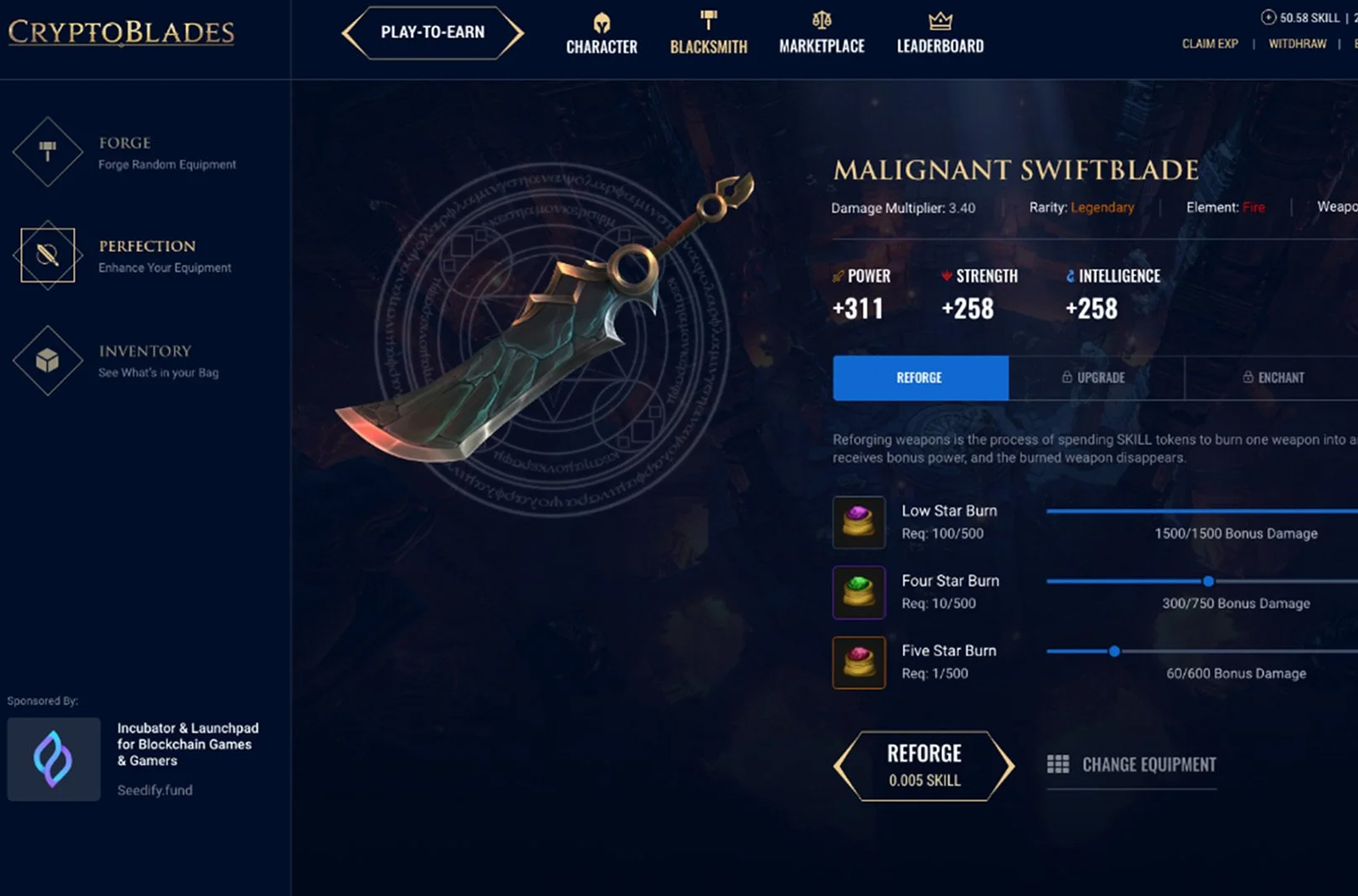
Task: Open Perfection to enhance equipment
Action: point(47,257)
